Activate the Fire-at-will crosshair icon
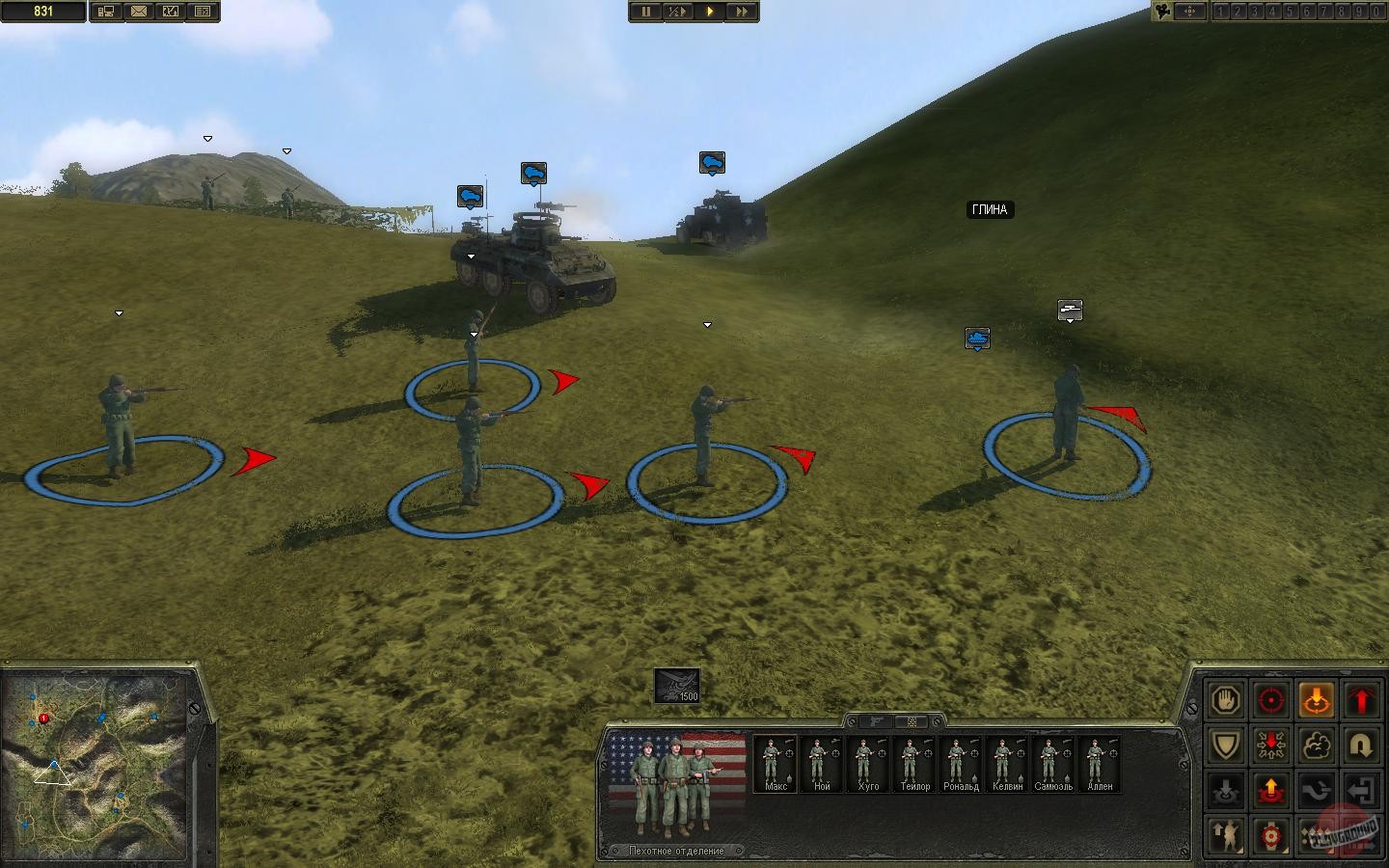This screenshot has width=1389, height=868. pos(1270,700)
